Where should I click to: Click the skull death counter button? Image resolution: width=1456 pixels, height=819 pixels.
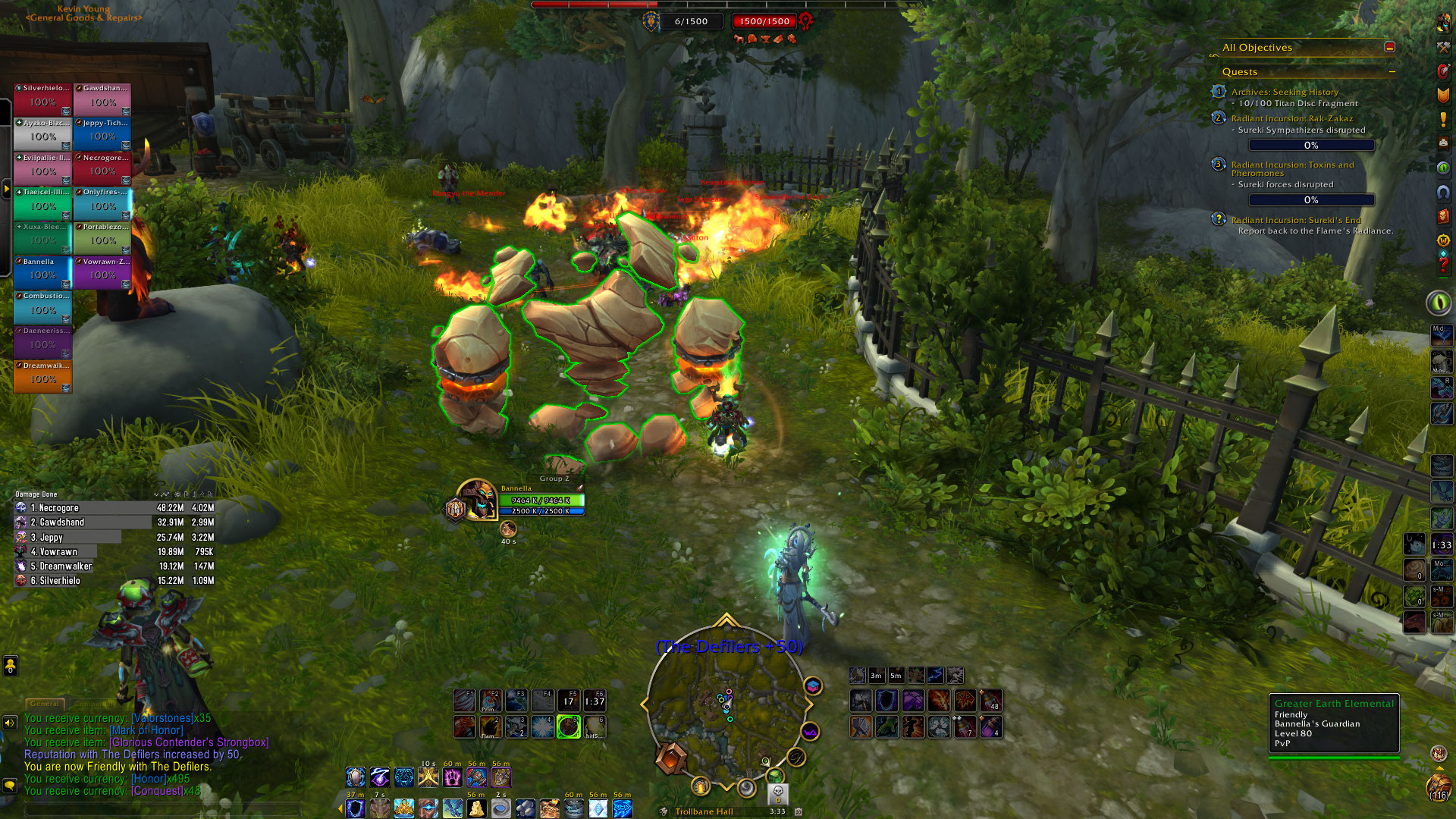[777, 793]
